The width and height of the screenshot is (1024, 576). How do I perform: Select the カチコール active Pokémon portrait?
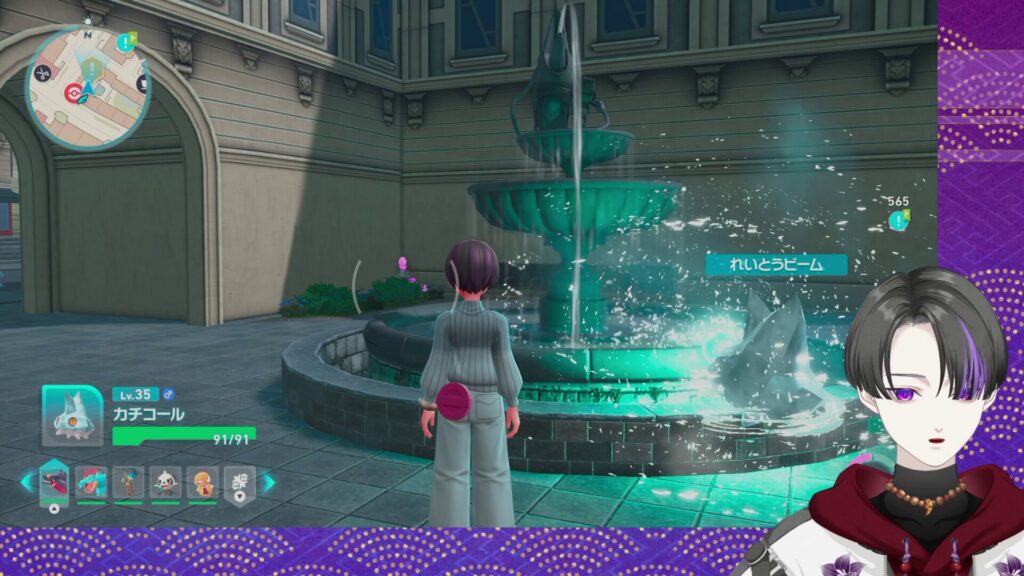point(71,414)
